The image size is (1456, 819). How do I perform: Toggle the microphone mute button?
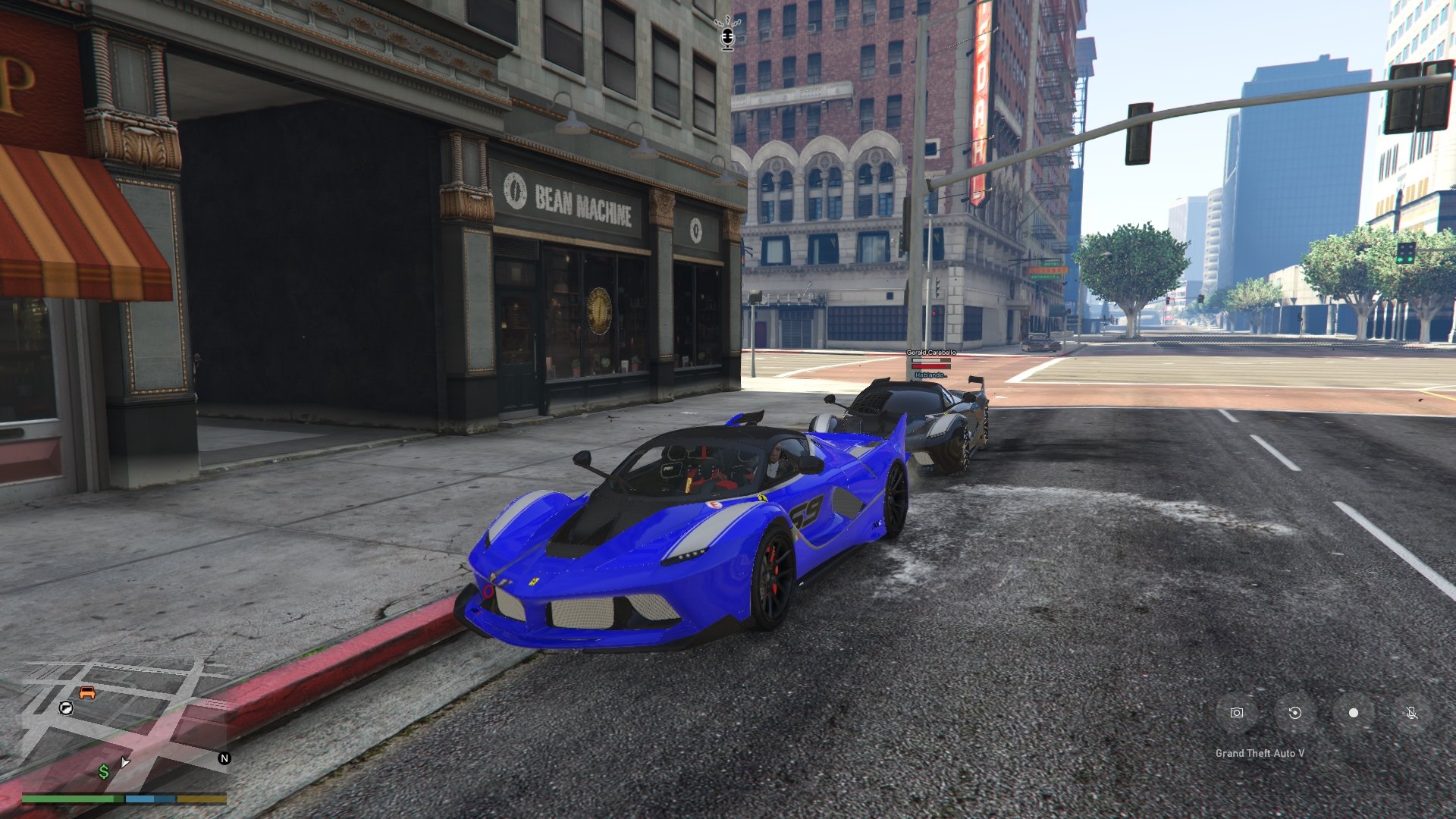(x=1411, y=713)
